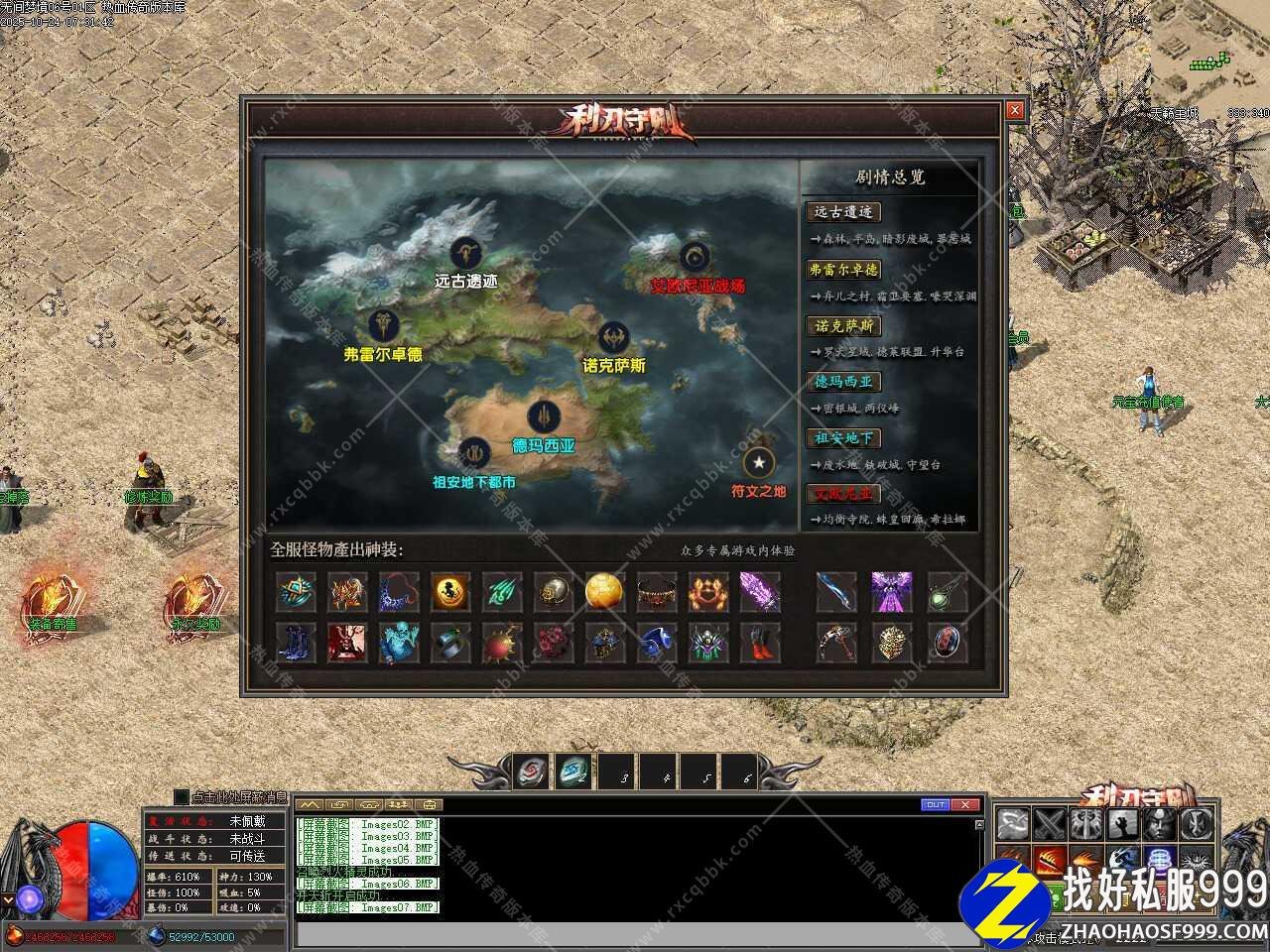Close the world map window
This screenshot has width=1270, height=952.
[1014, 111]
